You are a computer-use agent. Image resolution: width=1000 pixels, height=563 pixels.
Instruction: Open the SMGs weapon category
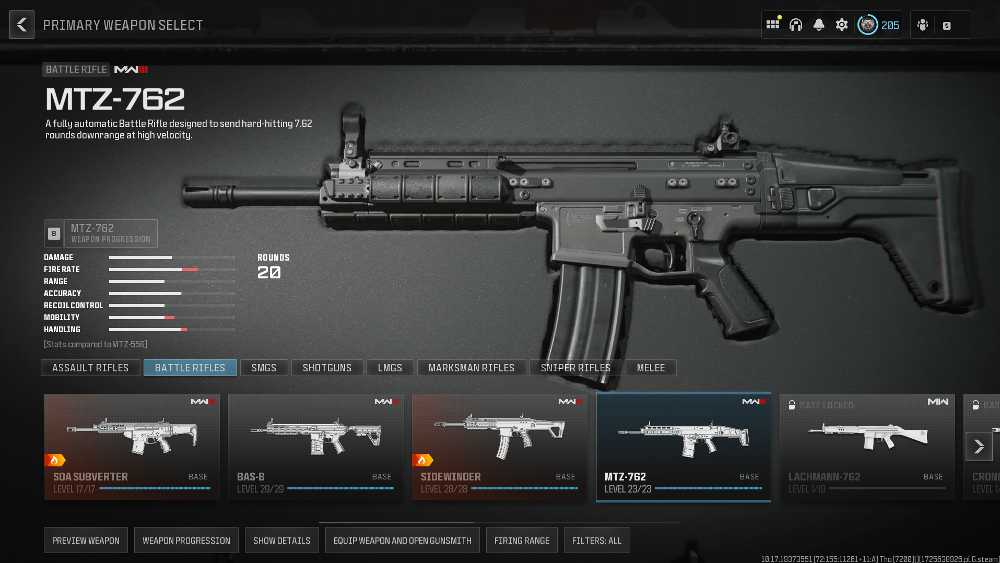264,368
